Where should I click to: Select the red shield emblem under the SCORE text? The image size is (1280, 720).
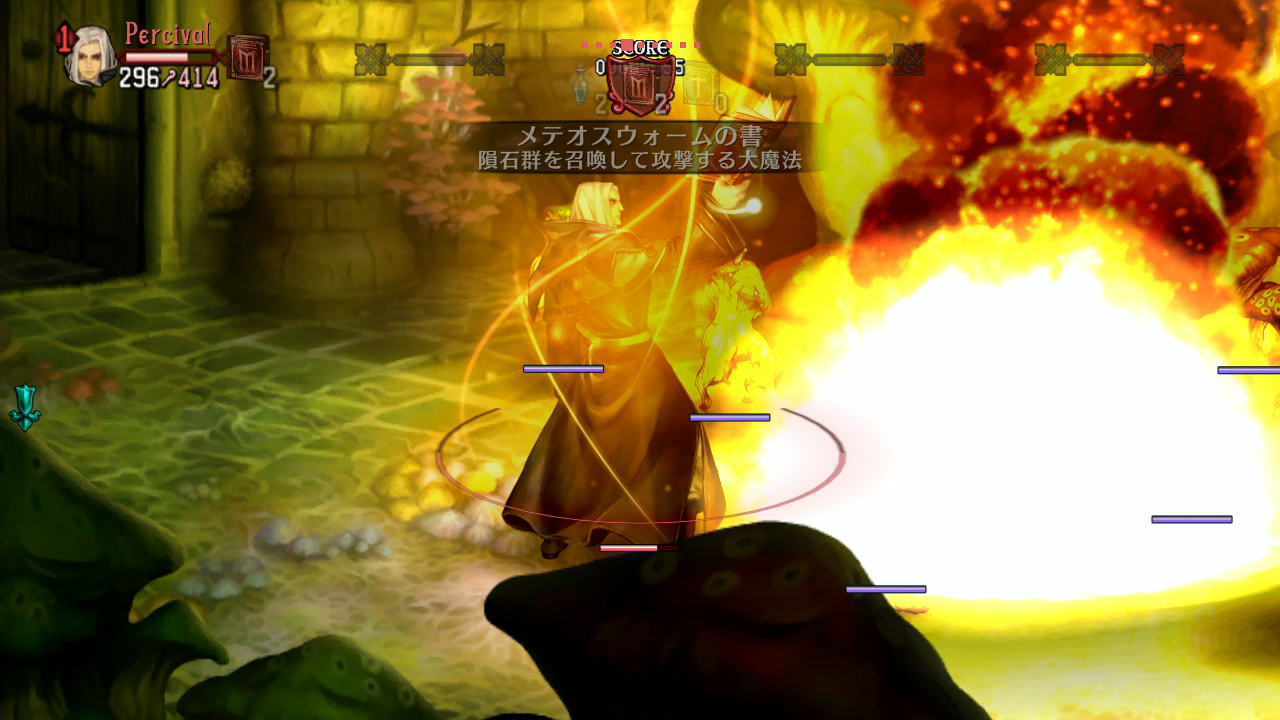pyautogui.click(x=639, y=84)
